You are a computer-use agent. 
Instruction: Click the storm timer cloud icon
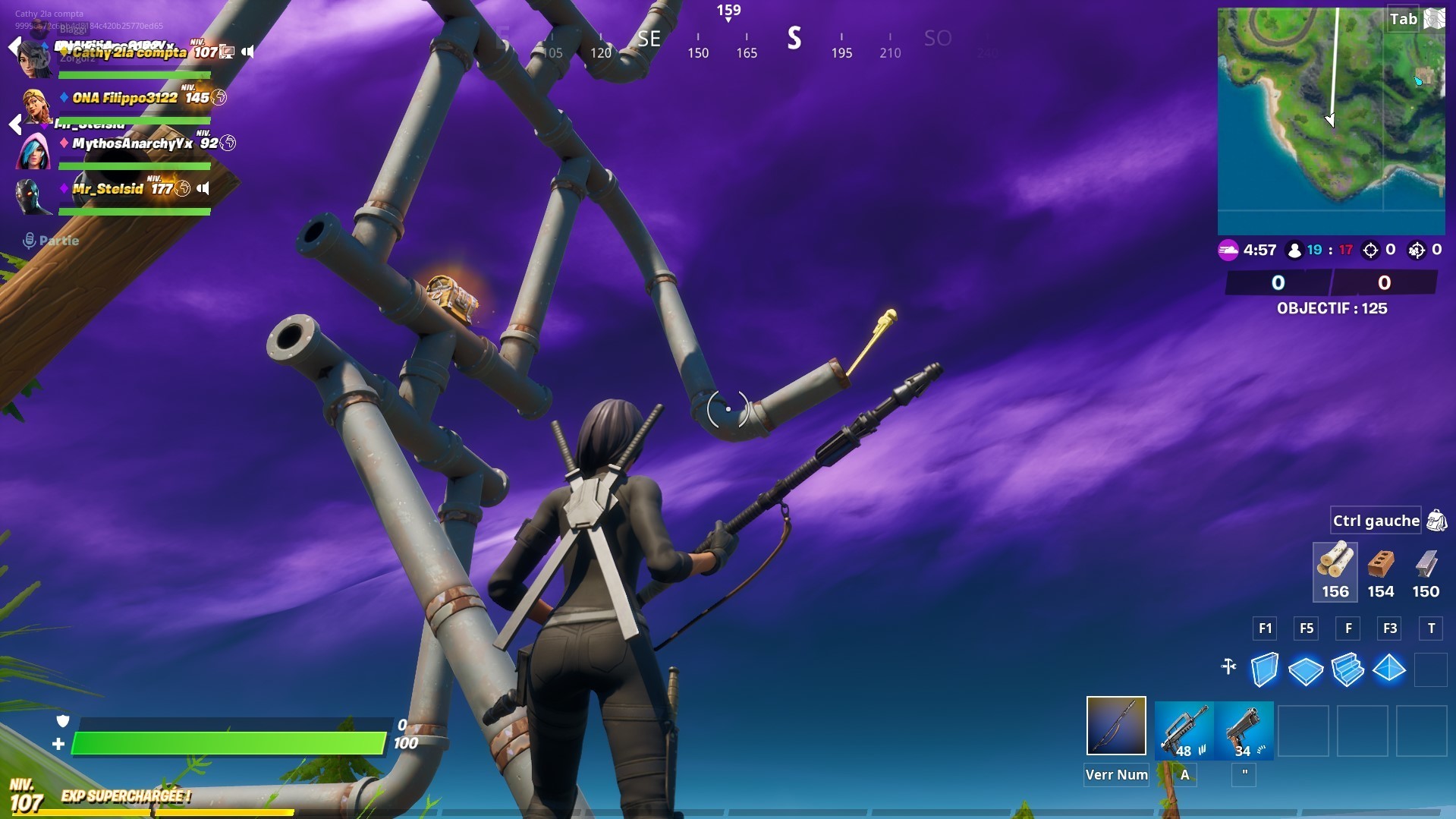(x=1228, y=250)
